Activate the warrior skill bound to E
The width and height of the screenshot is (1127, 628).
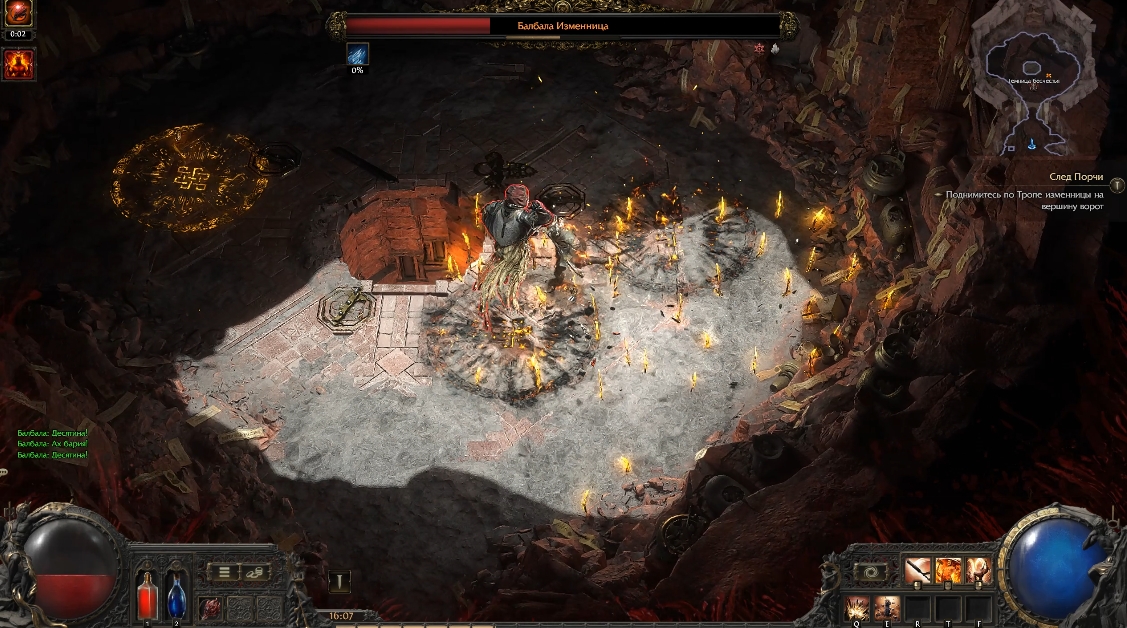click(x=887, y=606)
